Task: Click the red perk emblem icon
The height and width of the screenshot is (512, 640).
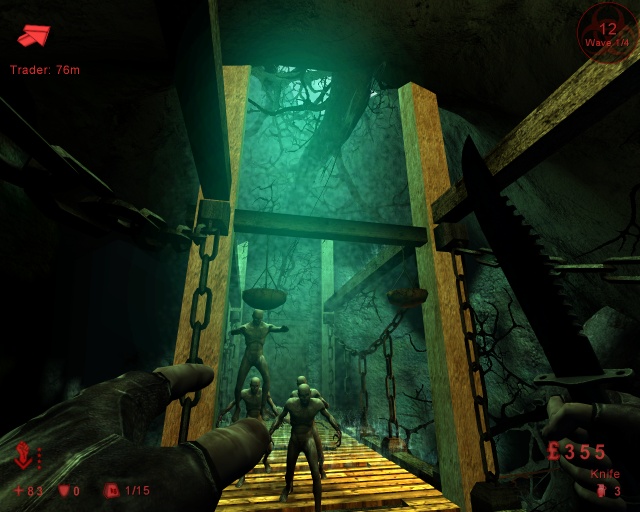Action: click(x=24, y=458)
